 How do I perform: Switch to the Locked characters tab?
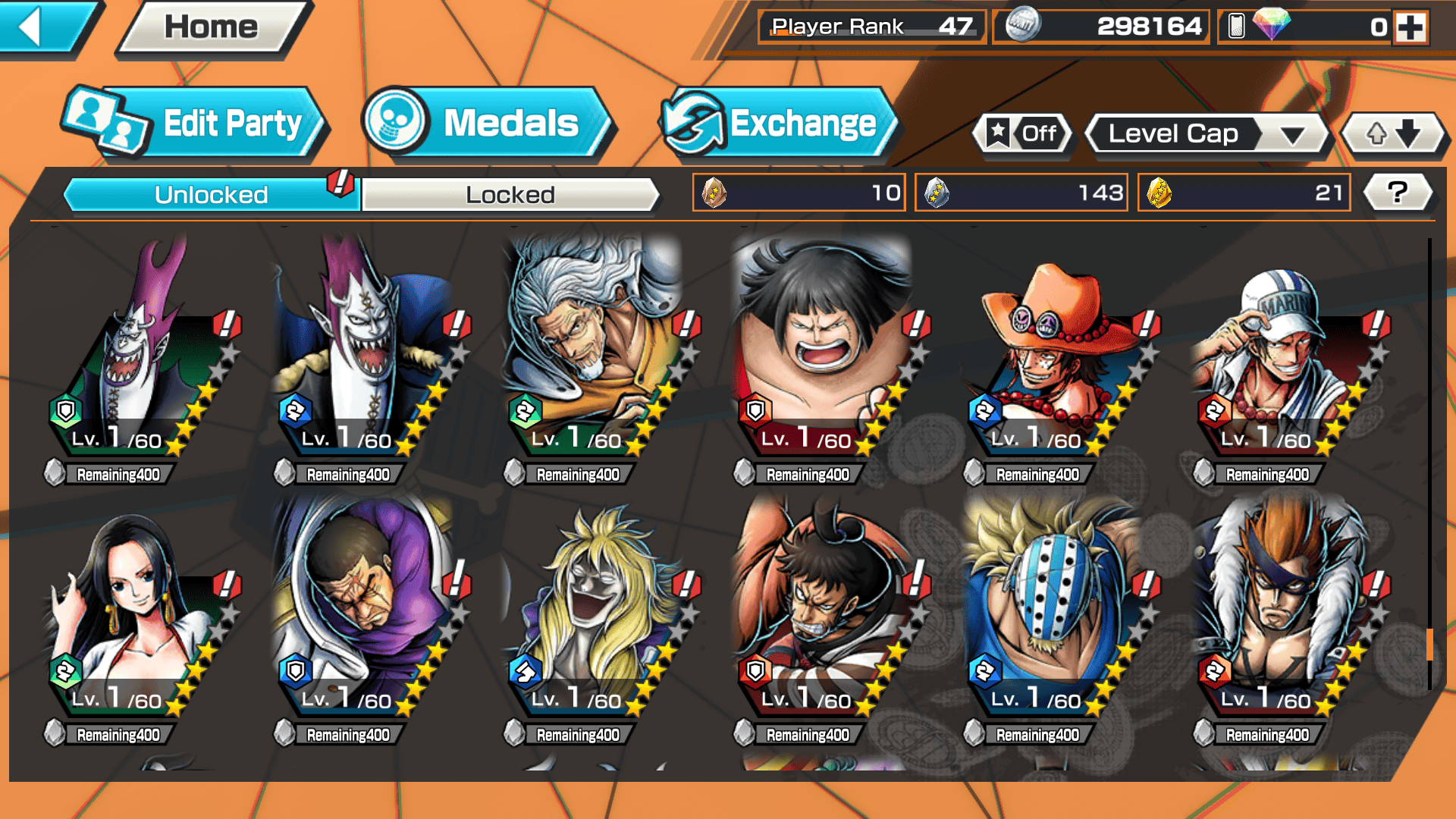[x=510, y=195]
